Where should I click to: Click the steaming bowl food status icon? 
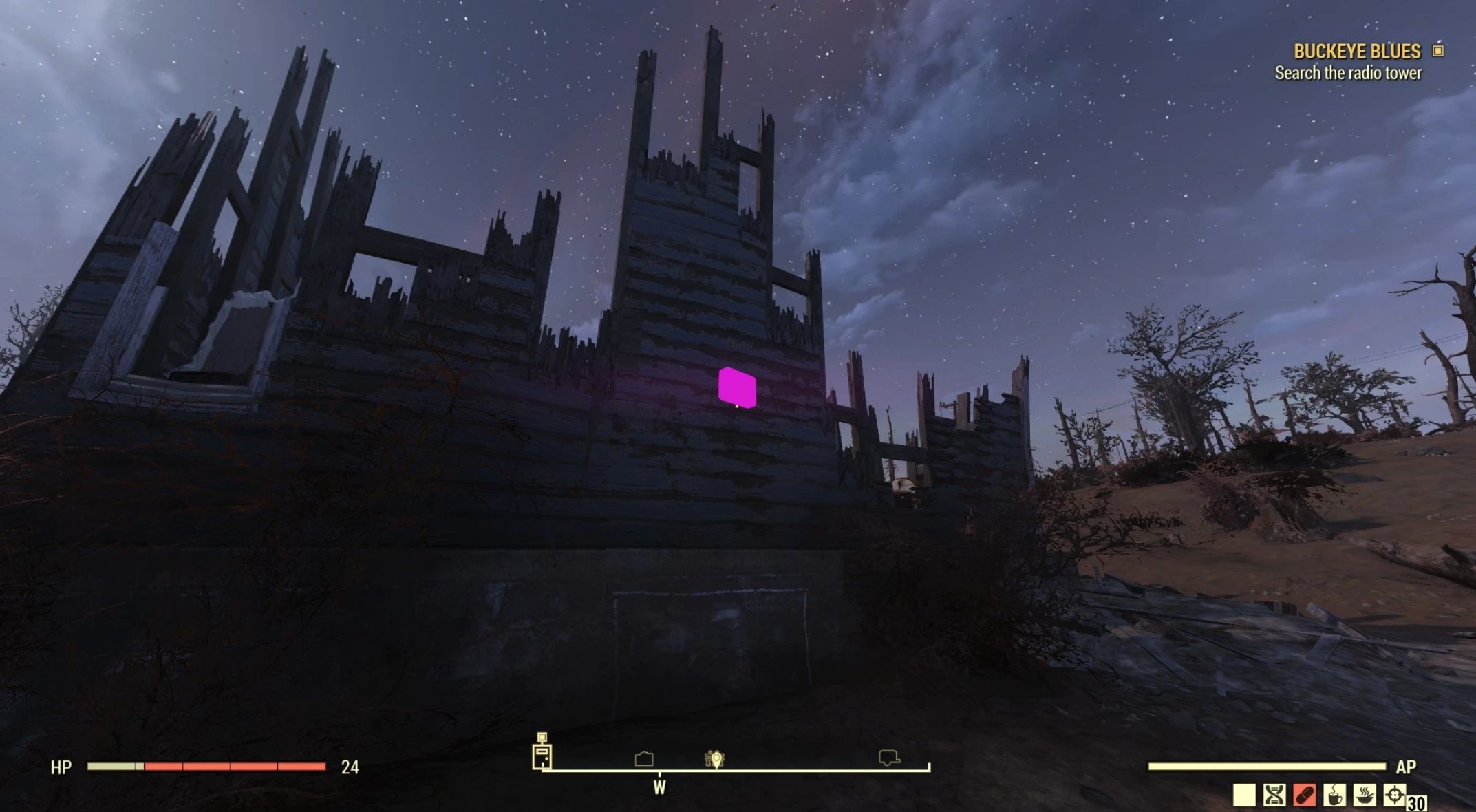1365,795
